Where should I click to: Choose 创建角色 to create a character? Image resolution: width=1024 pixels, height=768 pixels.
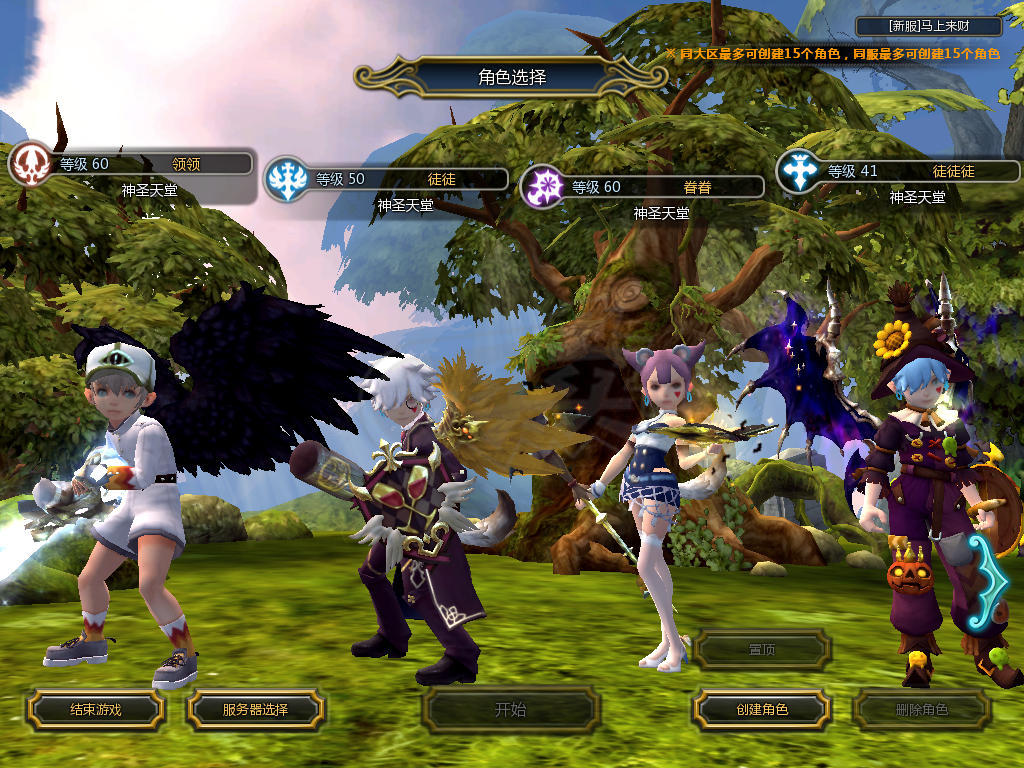761,710
